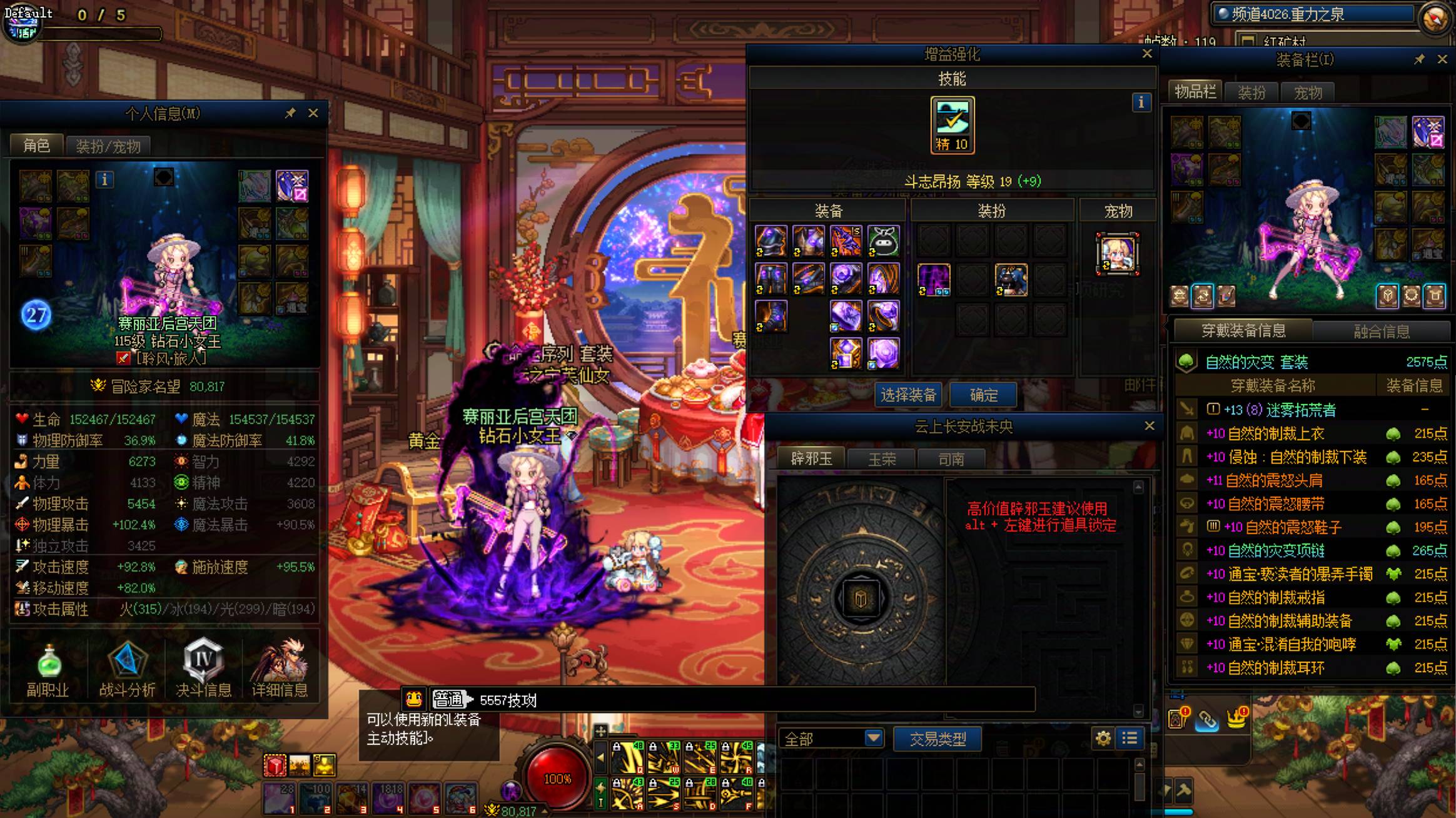
Task: Open the 司南 tab
Action: point(951,460)
